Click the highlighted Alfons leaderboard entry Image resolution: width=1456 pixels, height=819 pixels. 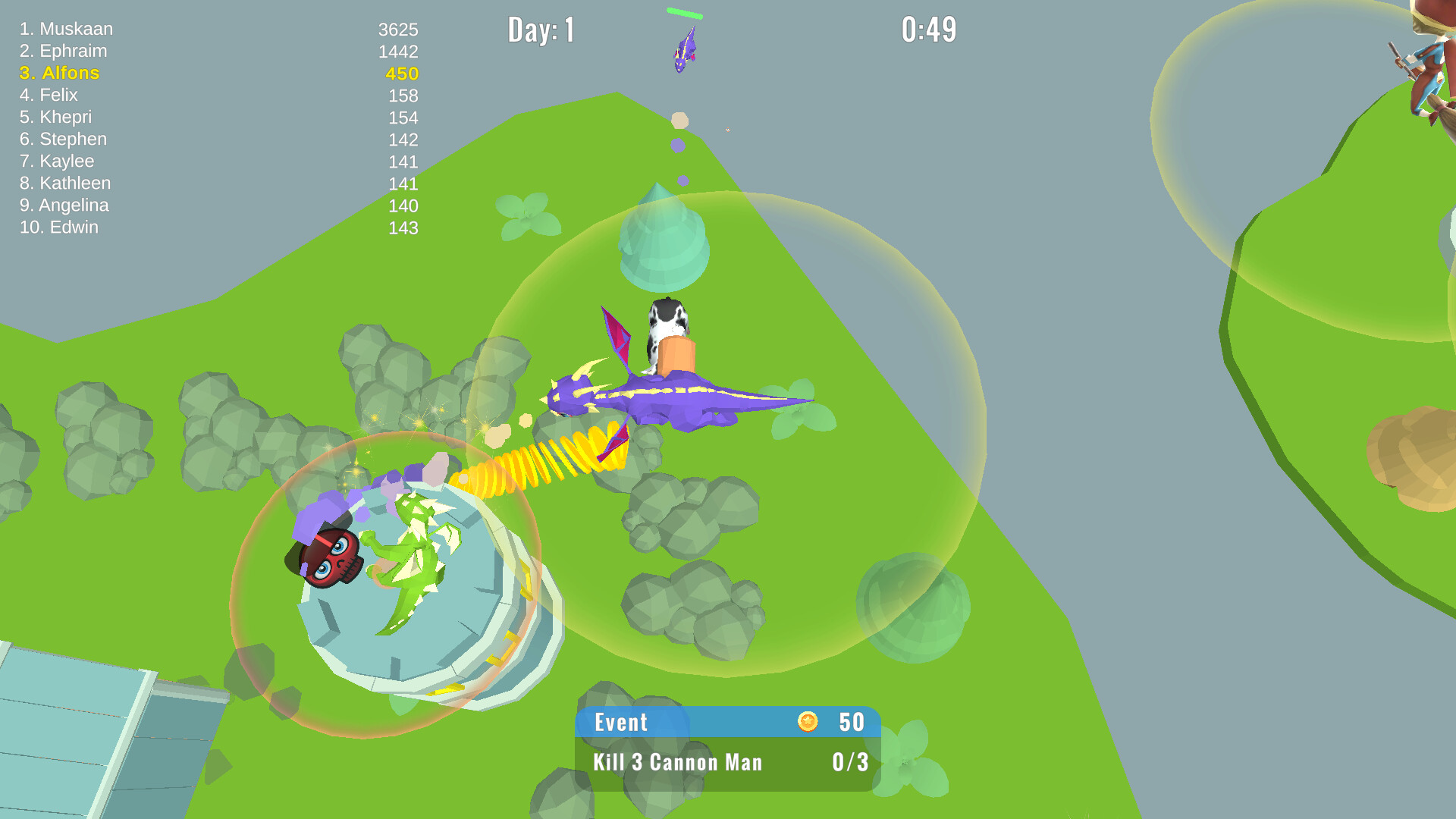(x=61, y=73)
